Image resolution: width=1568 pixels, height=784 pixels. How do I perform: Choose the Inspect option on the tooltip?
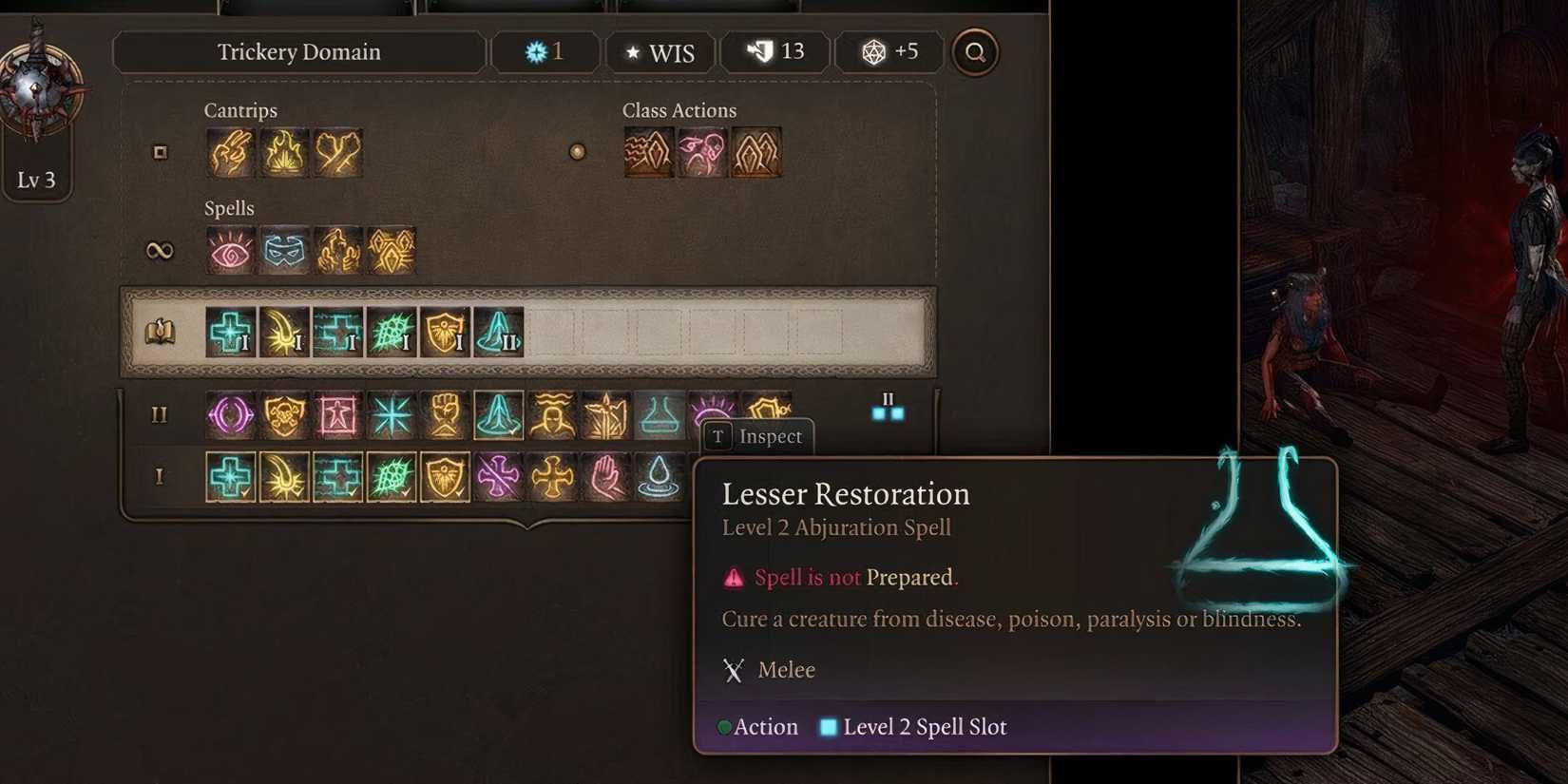click(x=757, y=436)
